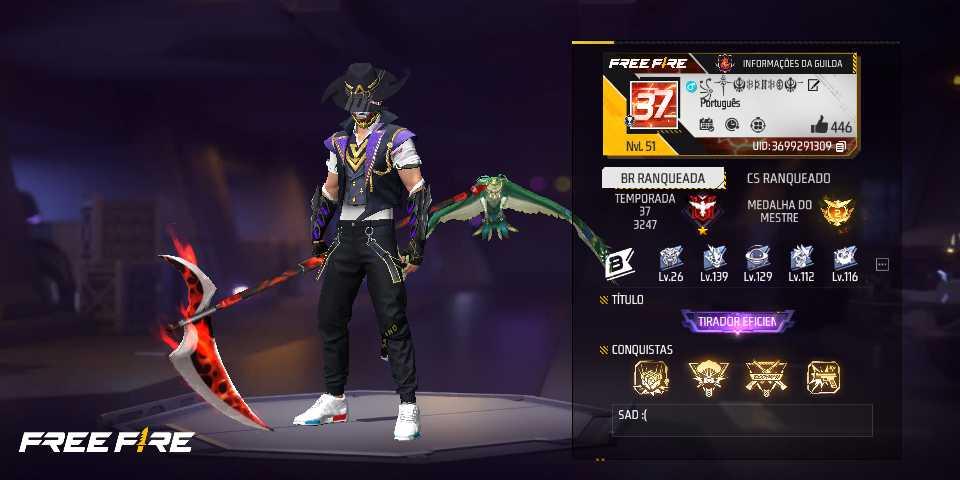
Task: View the first crate achievement badge
Action: coord(650,376)
